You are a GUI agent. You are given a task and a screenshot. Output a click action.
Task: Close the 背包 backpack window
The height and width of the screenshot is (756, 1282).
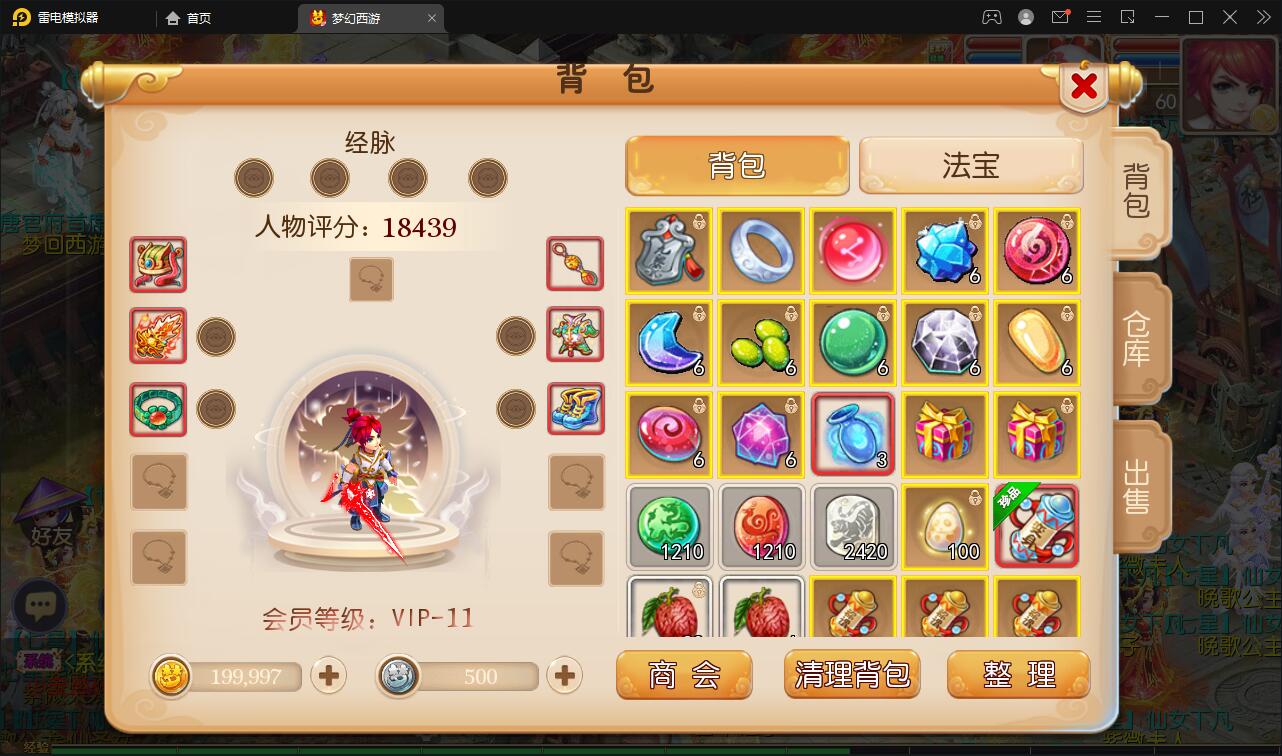pos(1083,87)
